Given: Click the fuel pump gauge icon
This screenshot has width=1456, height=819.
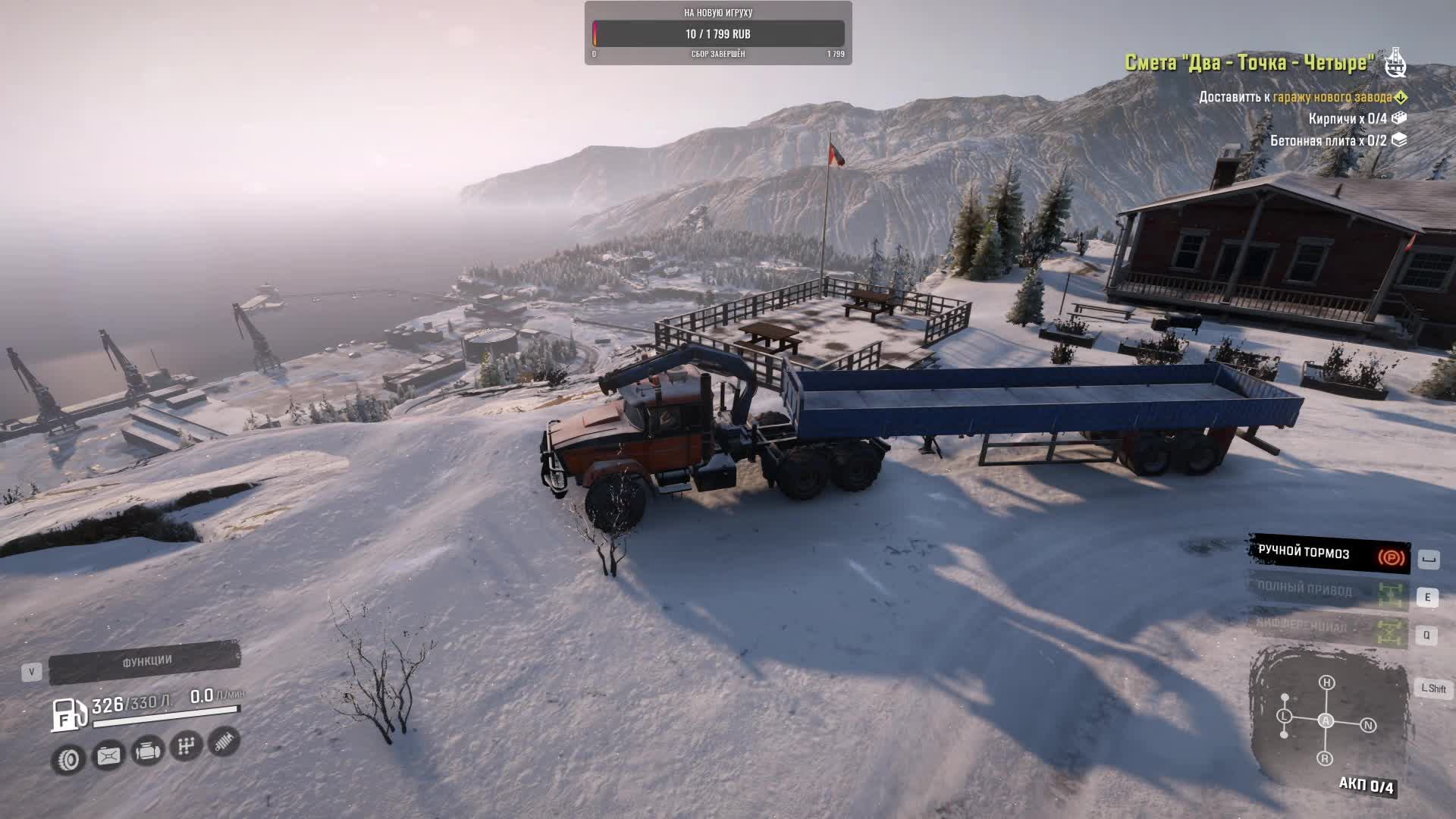Looking at the screenshot, I should 67,714.
